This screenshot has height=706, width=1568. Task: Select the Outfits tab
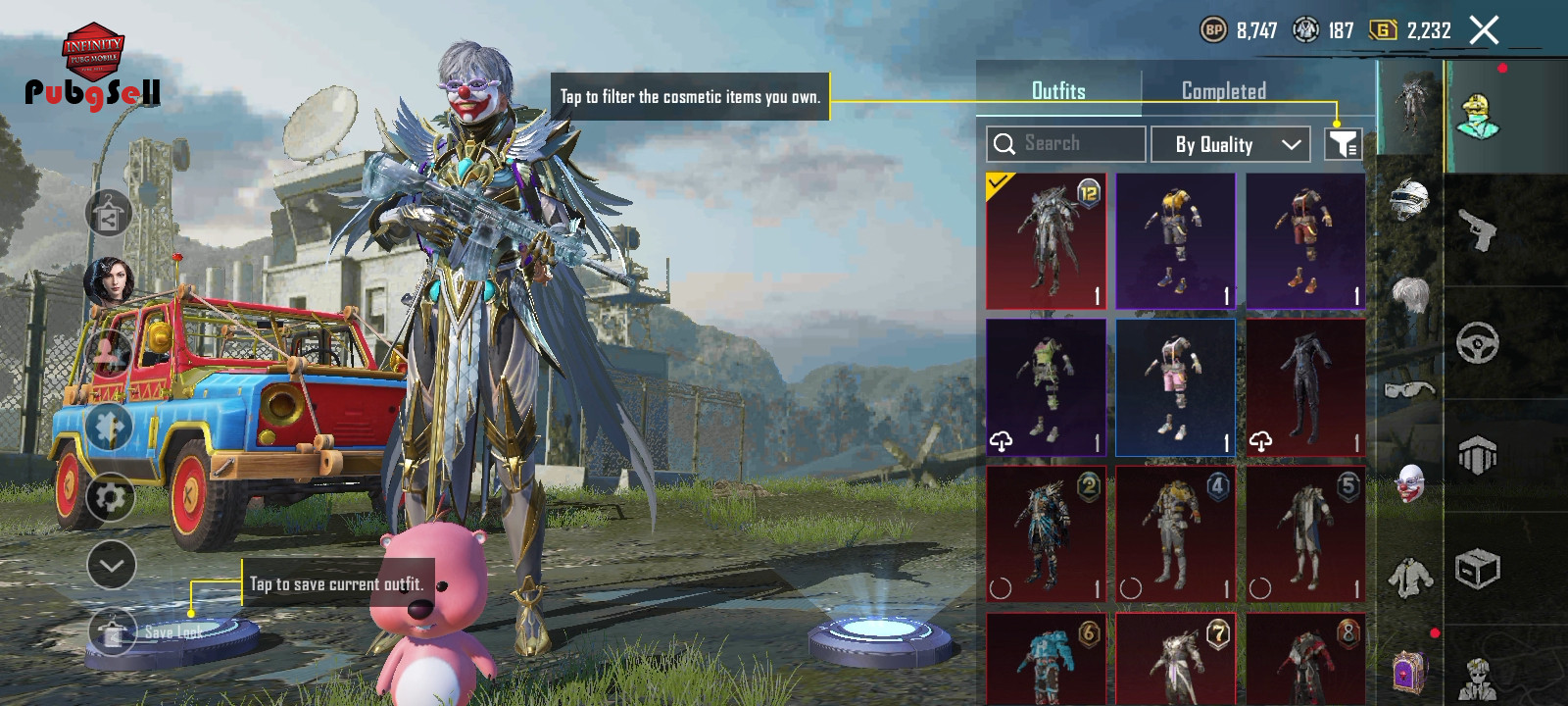(1058, 91)
